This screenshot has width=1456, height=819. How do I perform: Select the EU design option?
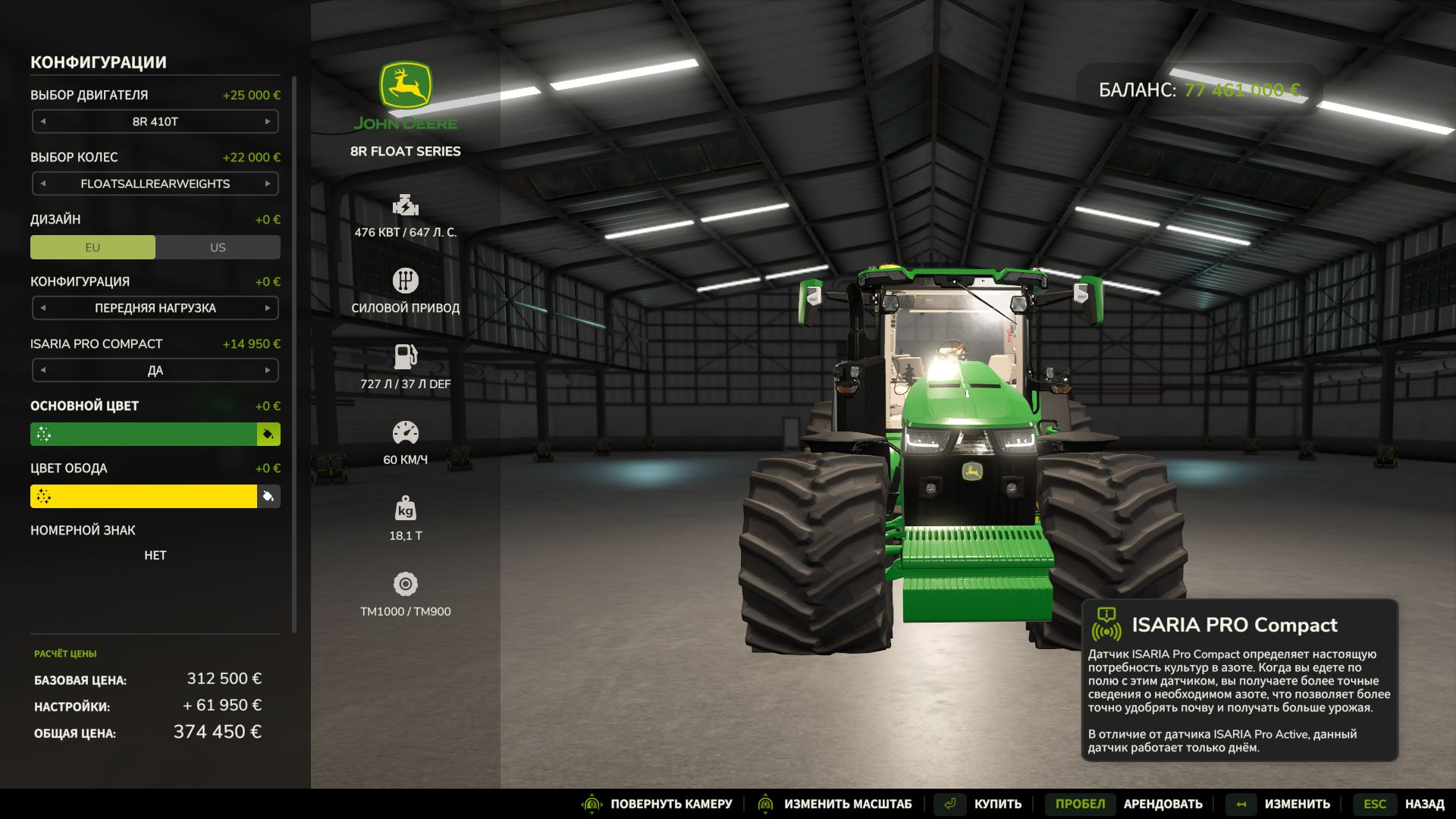[93, 247]
